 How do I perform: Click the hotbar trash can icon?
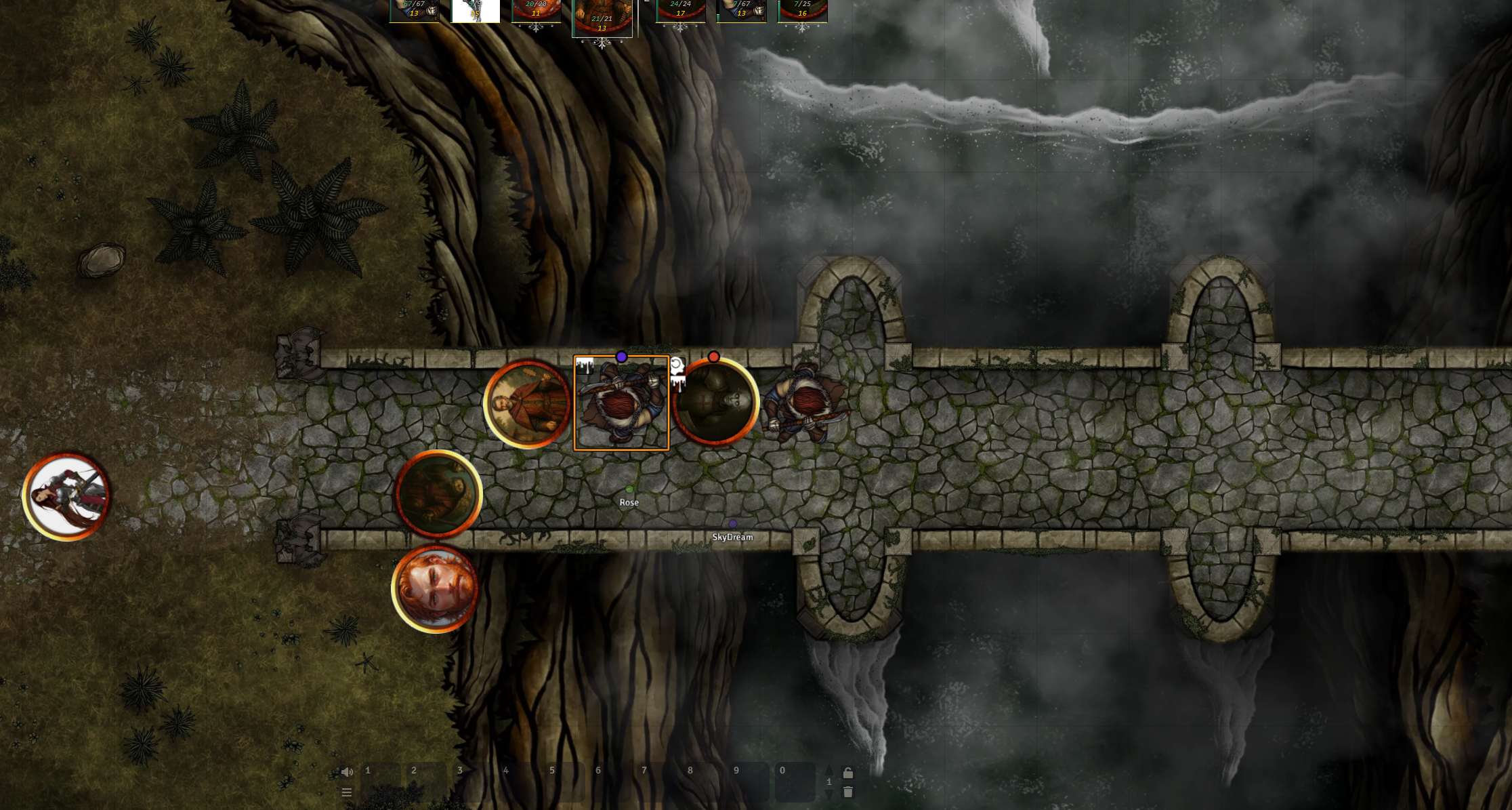click(847, 792)
